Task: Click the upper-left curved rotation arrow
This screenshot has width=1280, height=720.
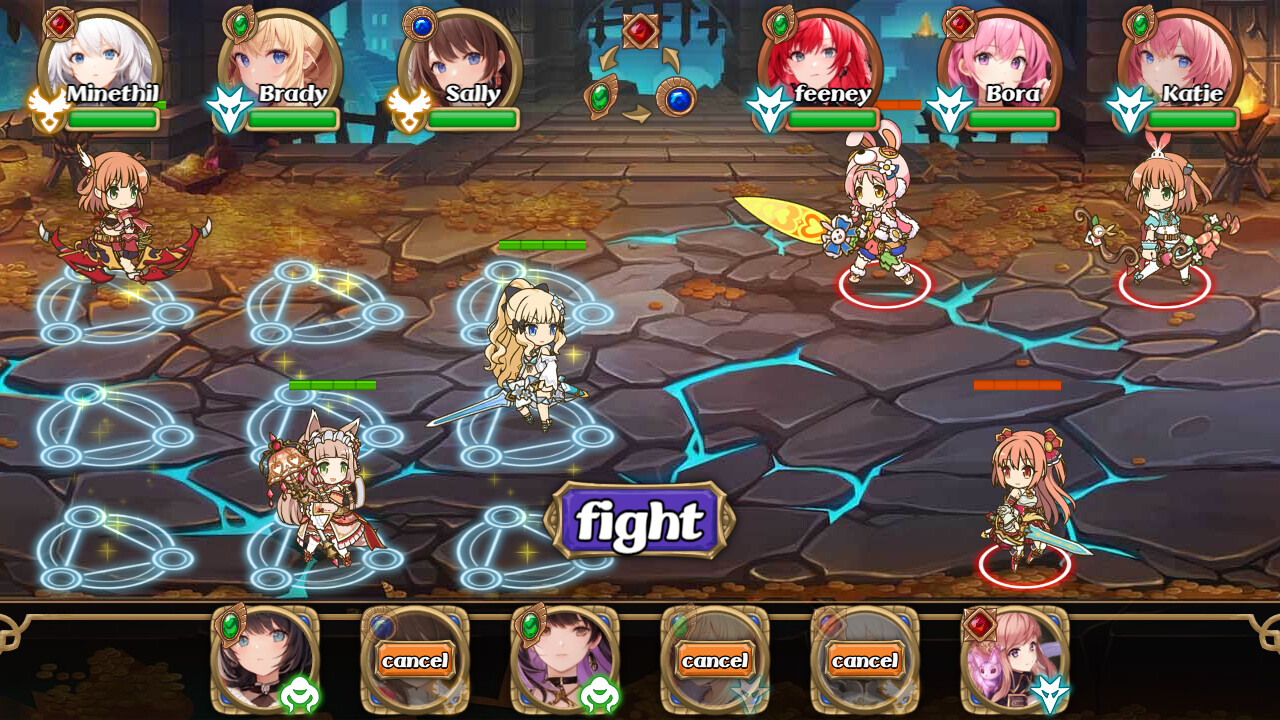Action: 608,59
